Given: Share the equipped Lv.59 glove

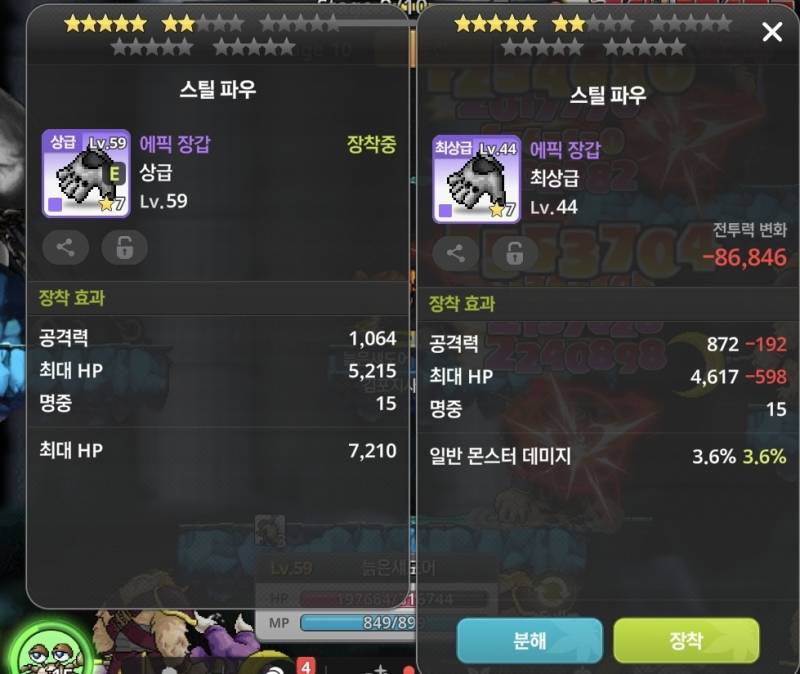Looking at the screenshot, I should click(x=66, y=248).
